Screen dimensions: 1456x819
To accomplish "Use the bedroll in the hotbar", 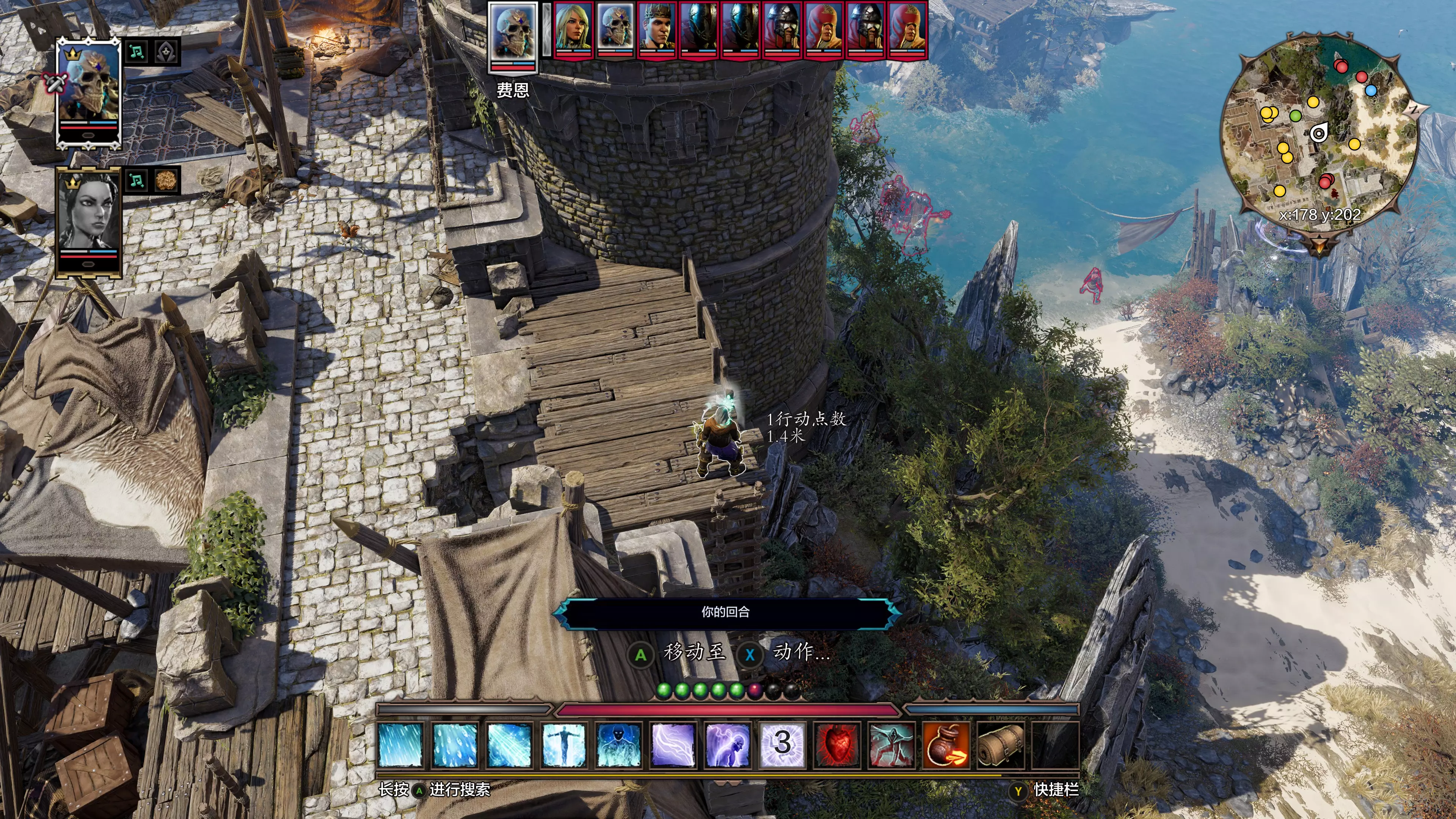I will 1001,744.
